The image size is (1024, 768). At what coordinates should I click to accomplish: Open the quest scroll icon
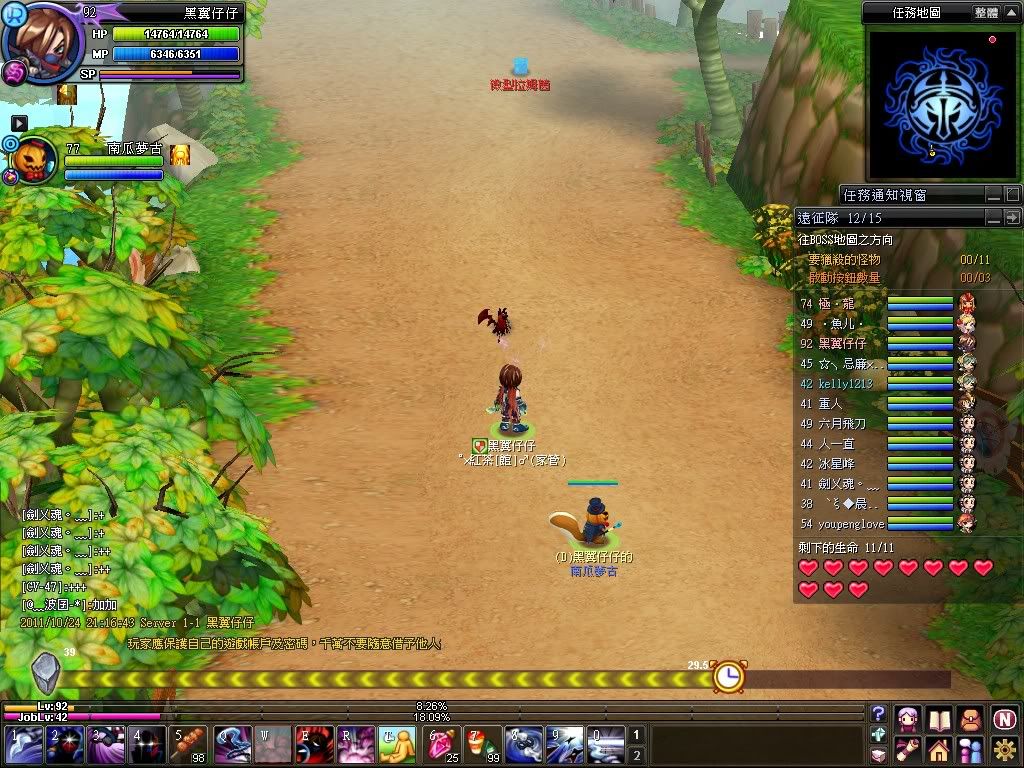tap(908, 749)
